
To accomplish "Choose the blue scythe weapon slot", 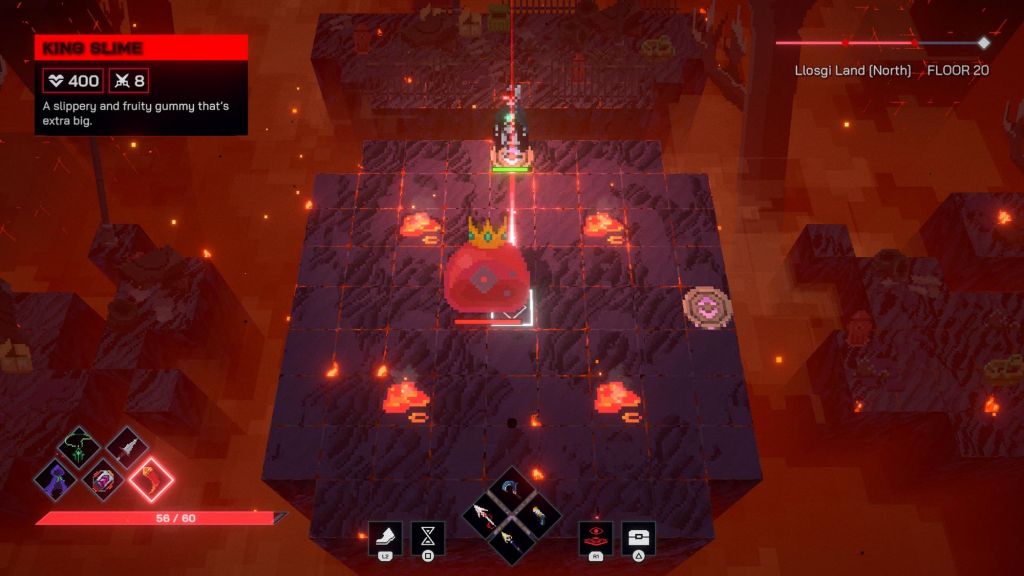I will coord(513,491).
